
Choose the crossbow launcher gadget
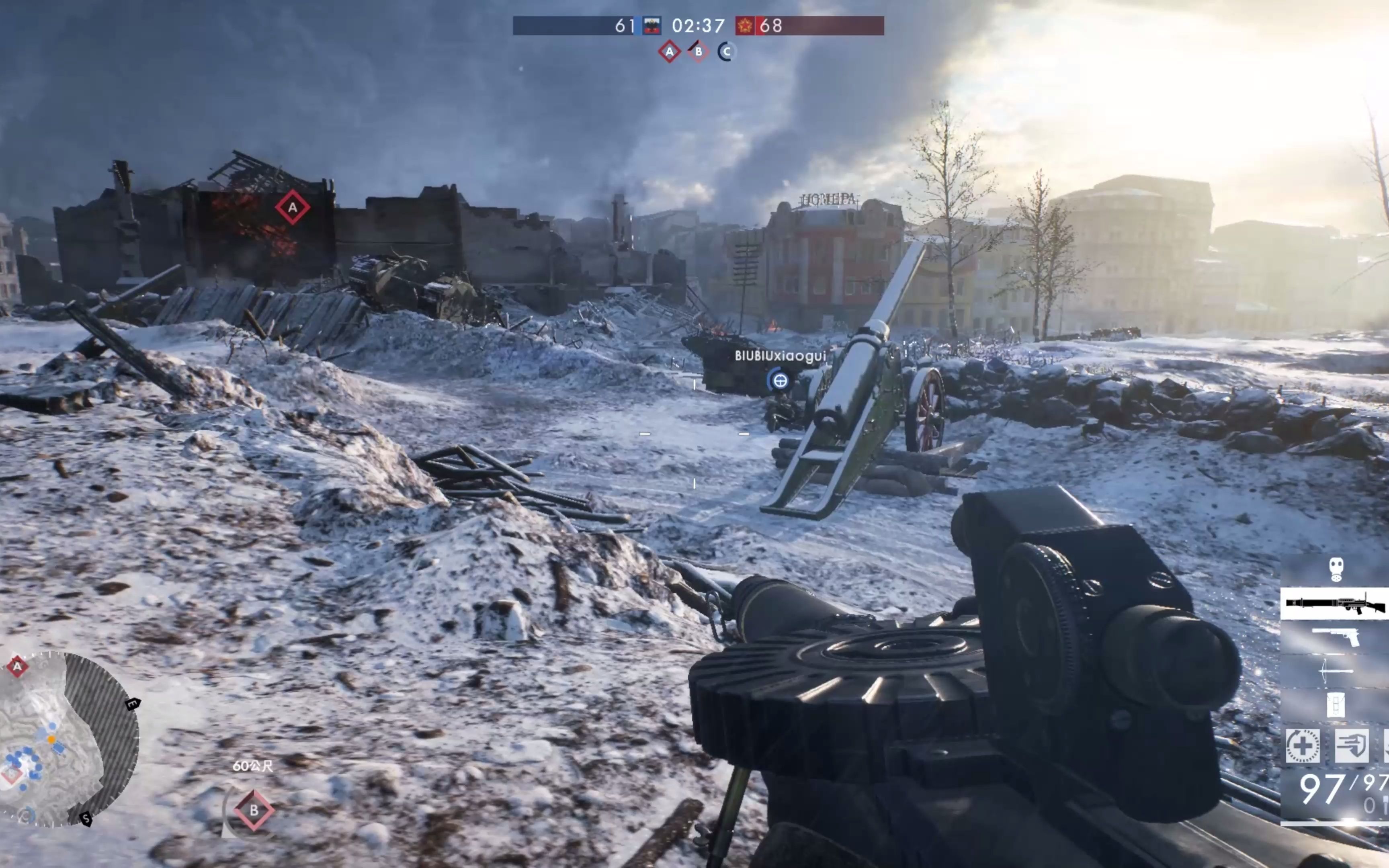(x=1336, y=670)
